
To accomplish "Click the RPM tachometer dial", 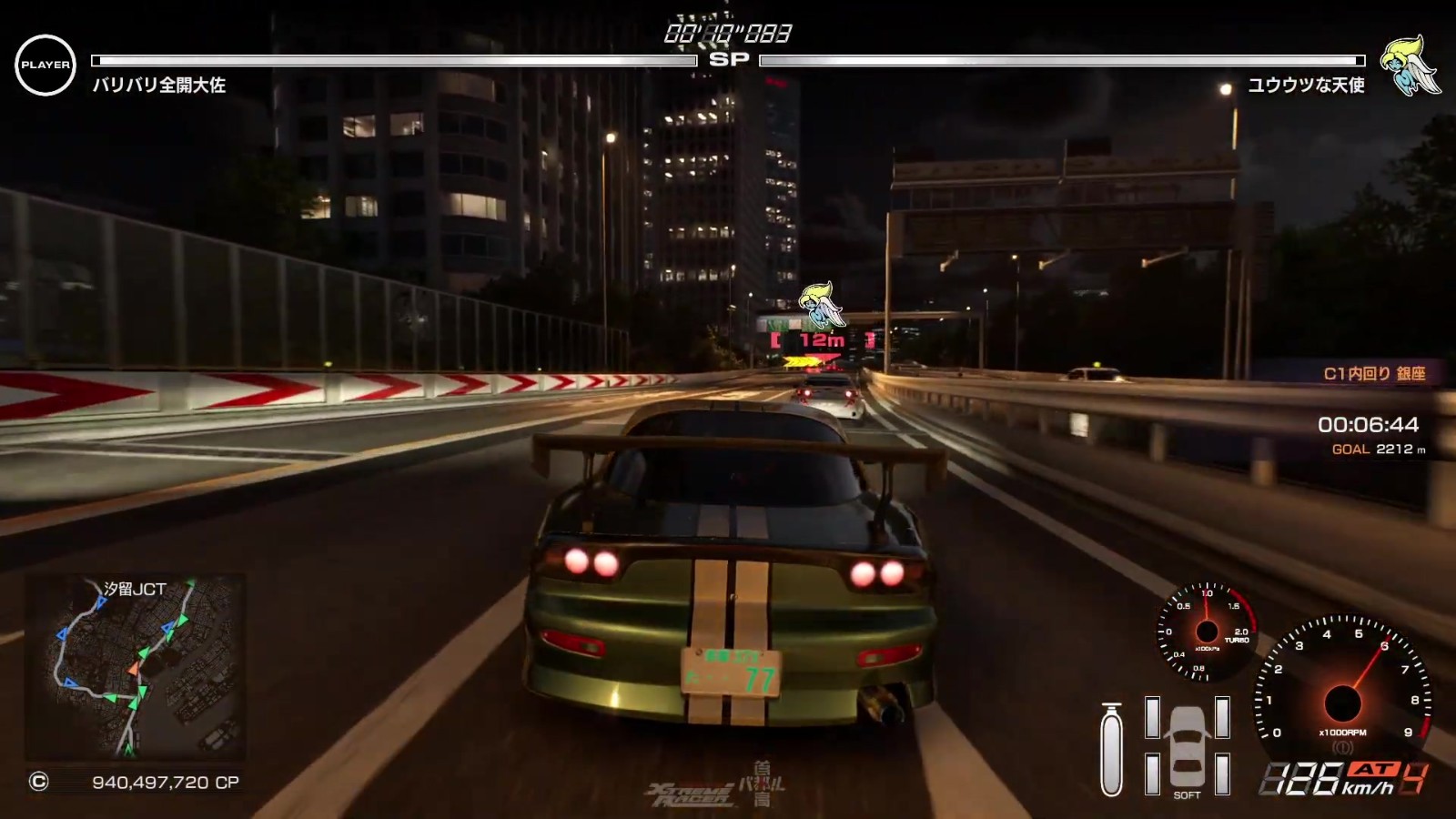I will 1342,690.
